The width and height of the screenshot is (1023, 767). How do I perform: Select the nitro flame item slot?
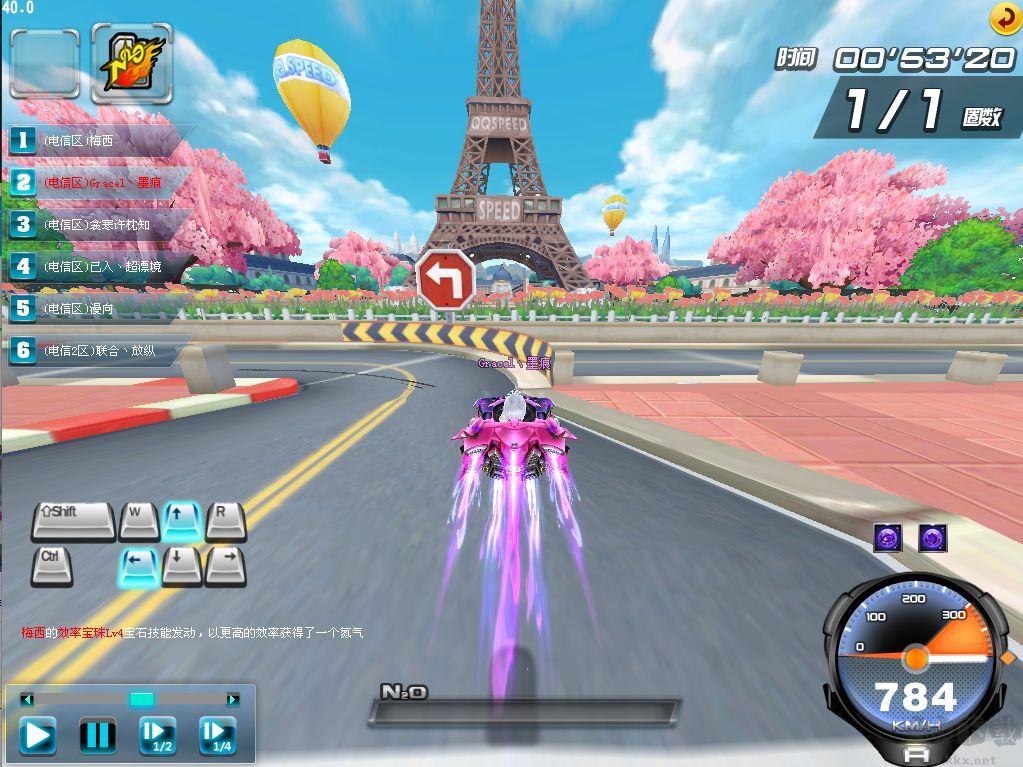pyautogui.click(x=132, y=64)
